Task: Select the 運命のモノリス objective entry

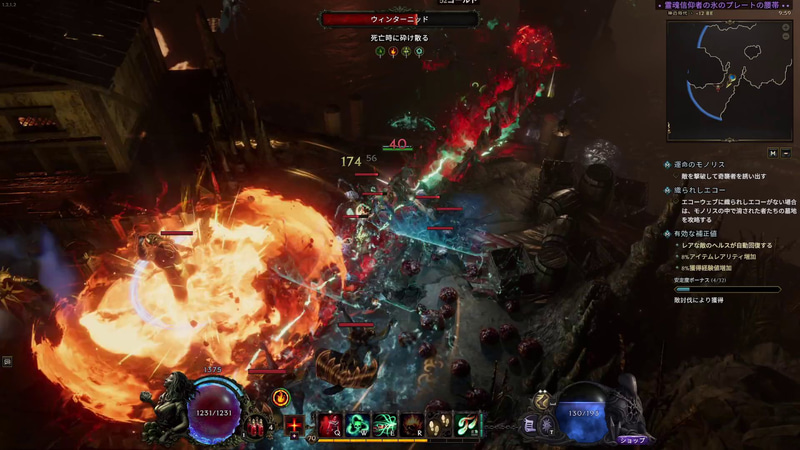Action: pyautogui.click(x=702, y=164)
